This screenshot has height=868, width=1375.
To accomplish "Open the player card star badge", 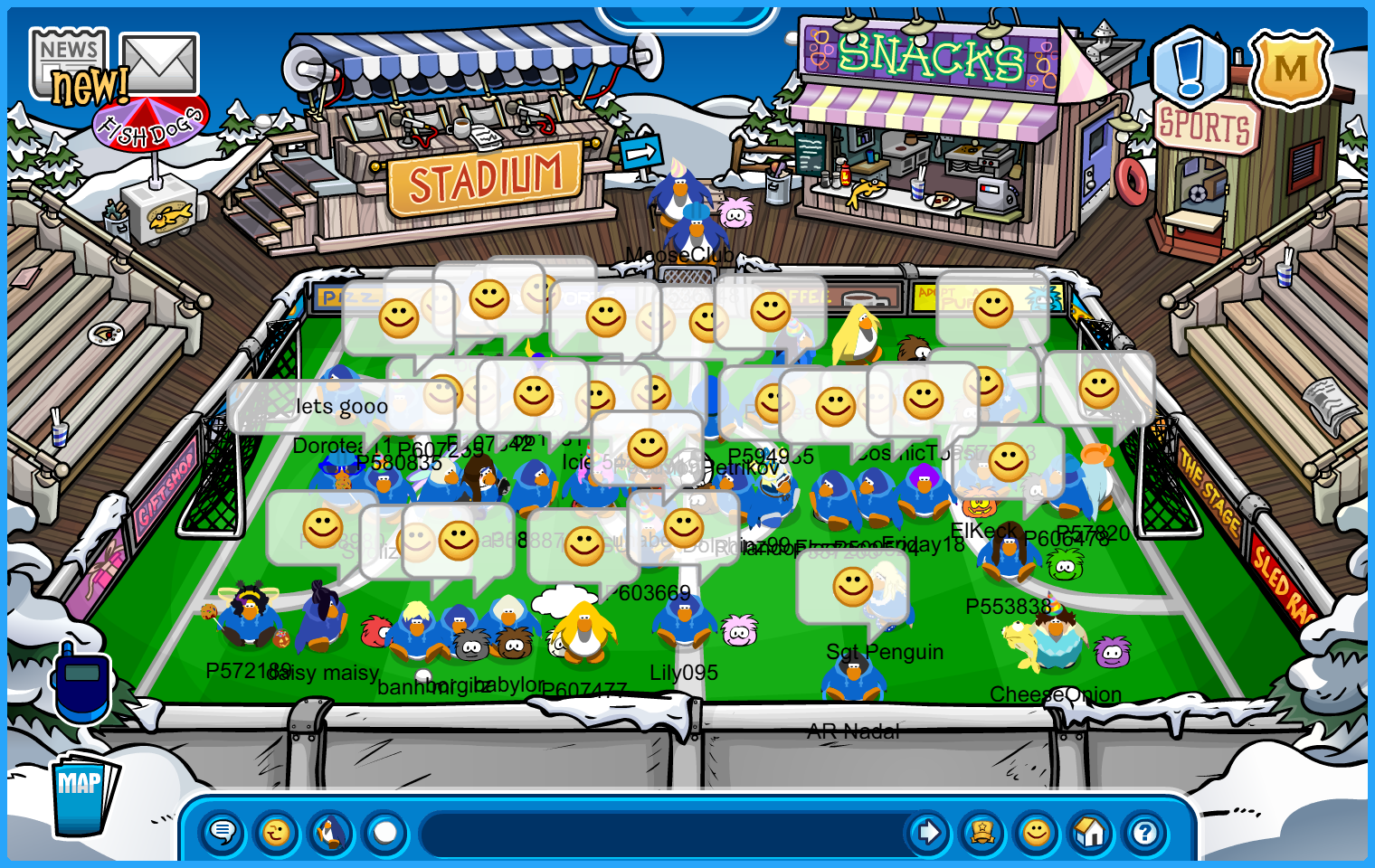I will 982,832.
